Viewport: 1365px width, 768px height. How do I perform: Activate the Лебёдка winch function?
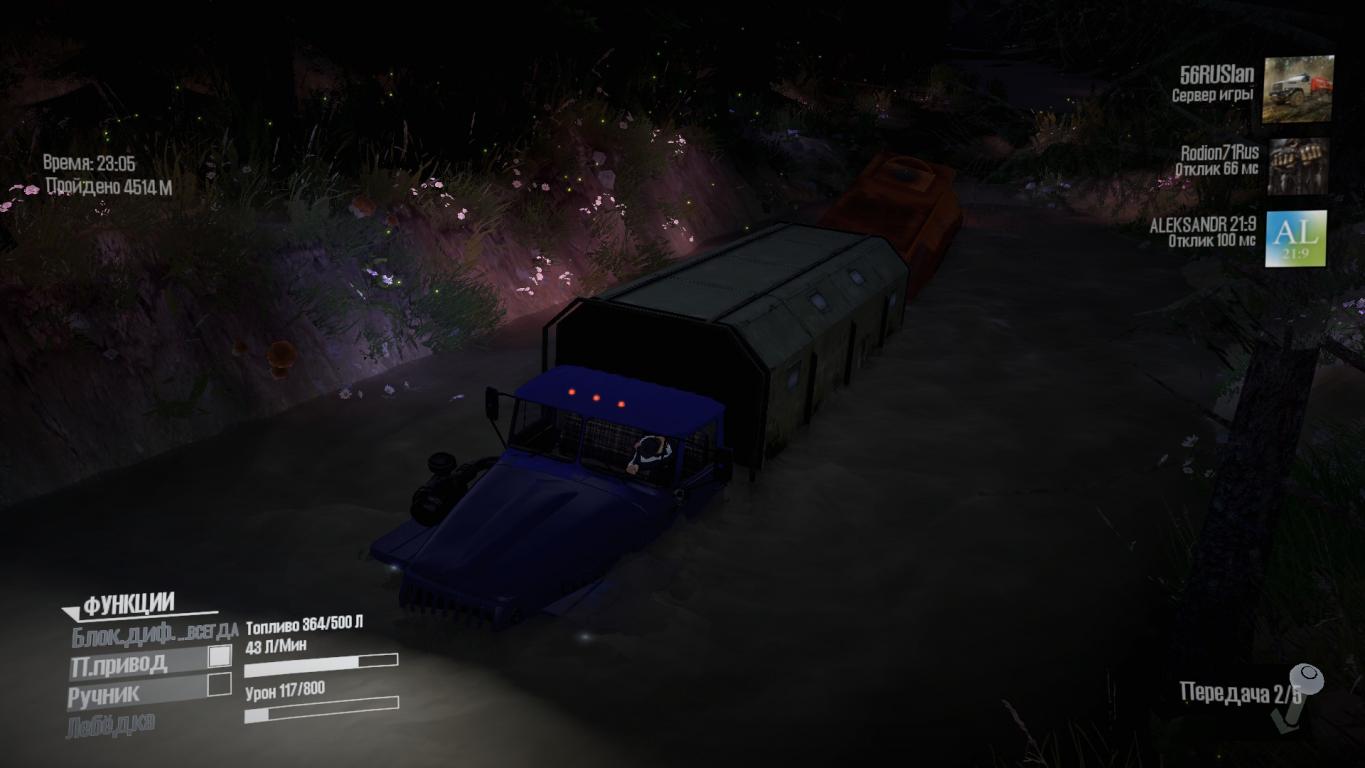point(111,725)
